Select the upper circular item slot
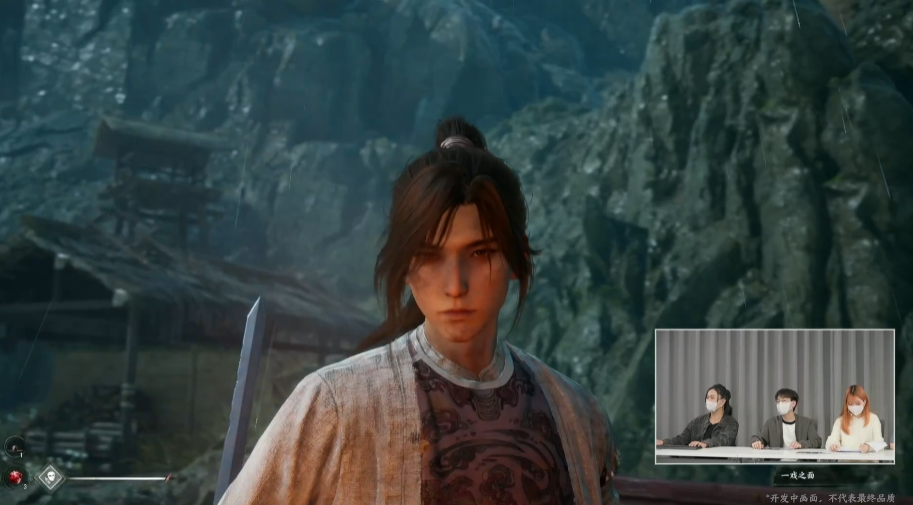 [x=15, y=447]
